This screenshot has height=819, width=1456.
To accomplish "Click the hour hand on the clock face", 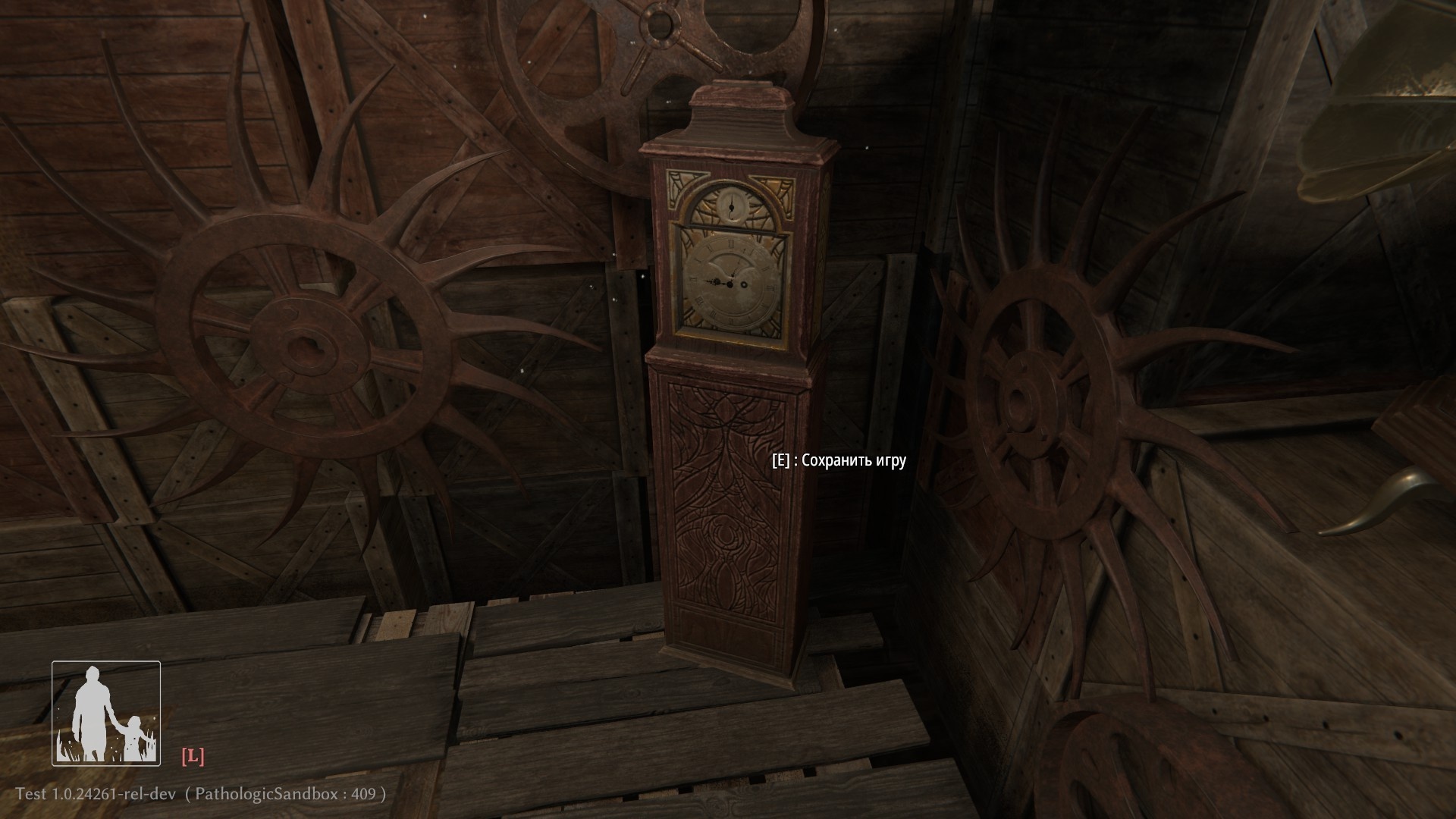I will pyautogui.click(x=711, y=281).
